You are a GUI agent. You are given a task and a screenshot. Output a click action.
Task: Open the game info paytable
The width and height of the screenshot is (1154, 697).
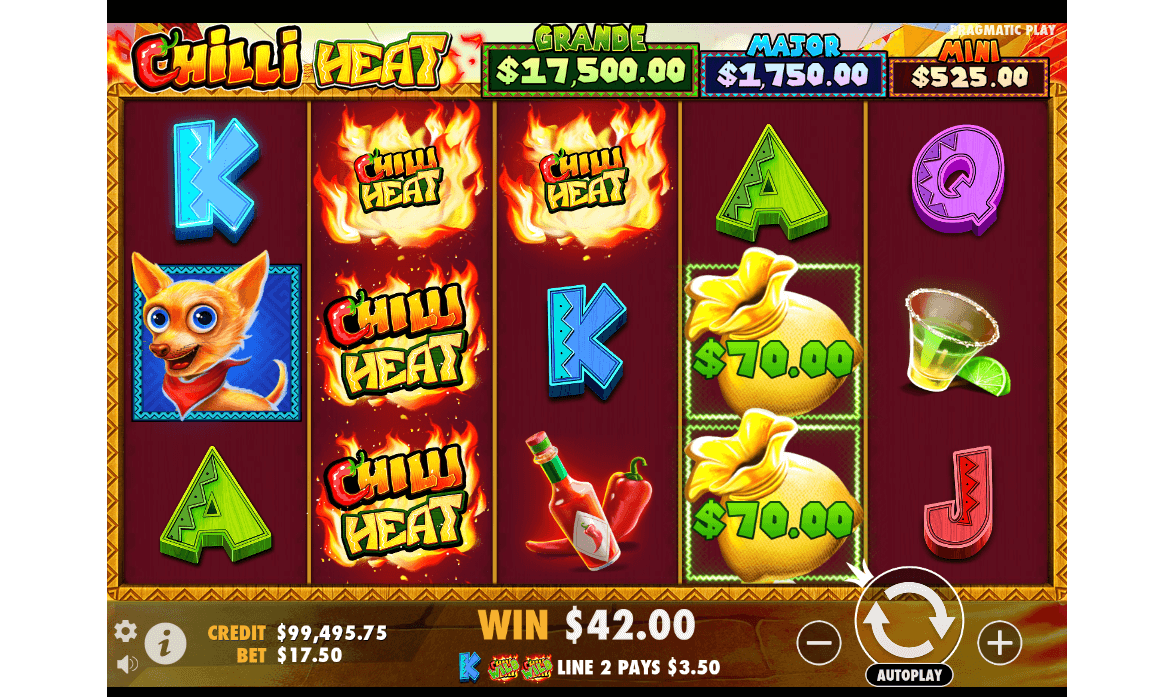(165, 644)
